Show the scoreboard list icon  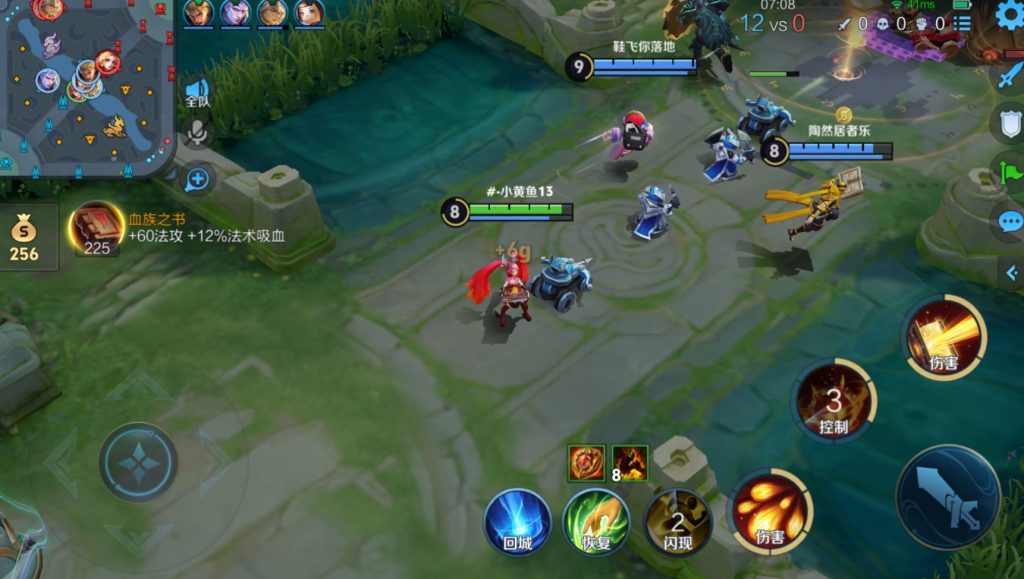pyautogui.click(x=962, y=23)
